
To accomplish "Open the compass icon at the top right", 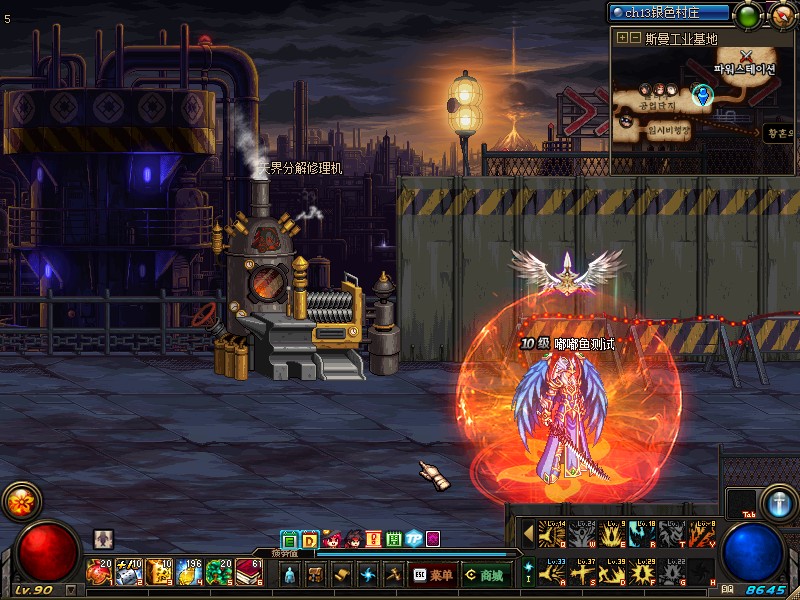I will (x=781, y=15).
